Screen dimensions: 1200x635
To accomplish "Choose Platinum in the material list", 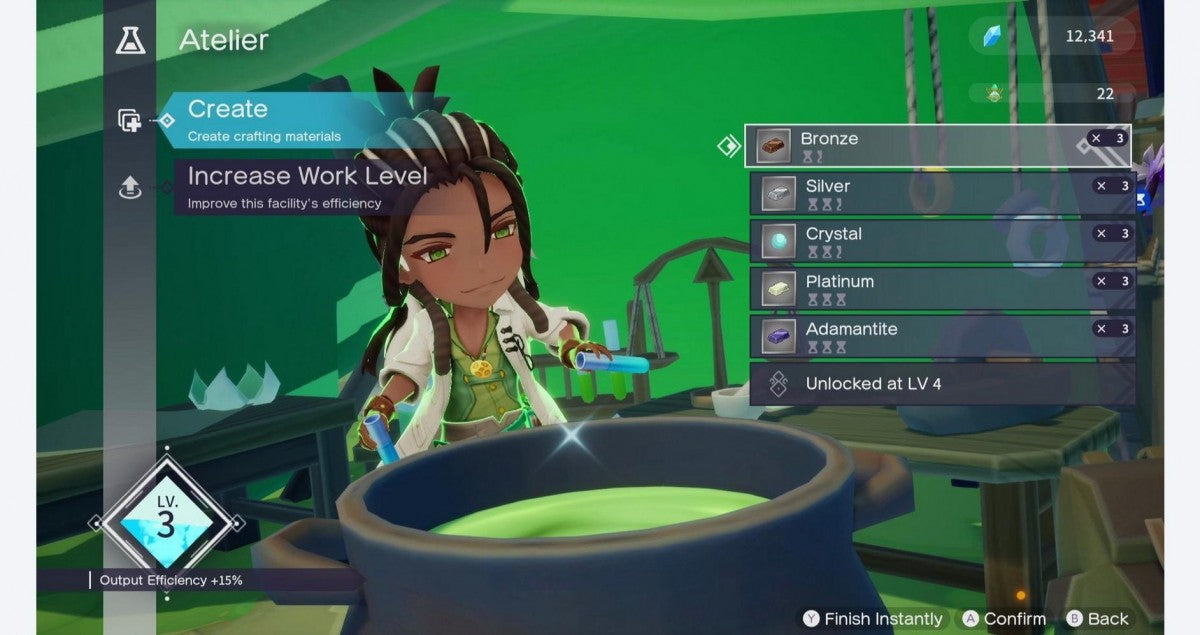I will (942, 289).
